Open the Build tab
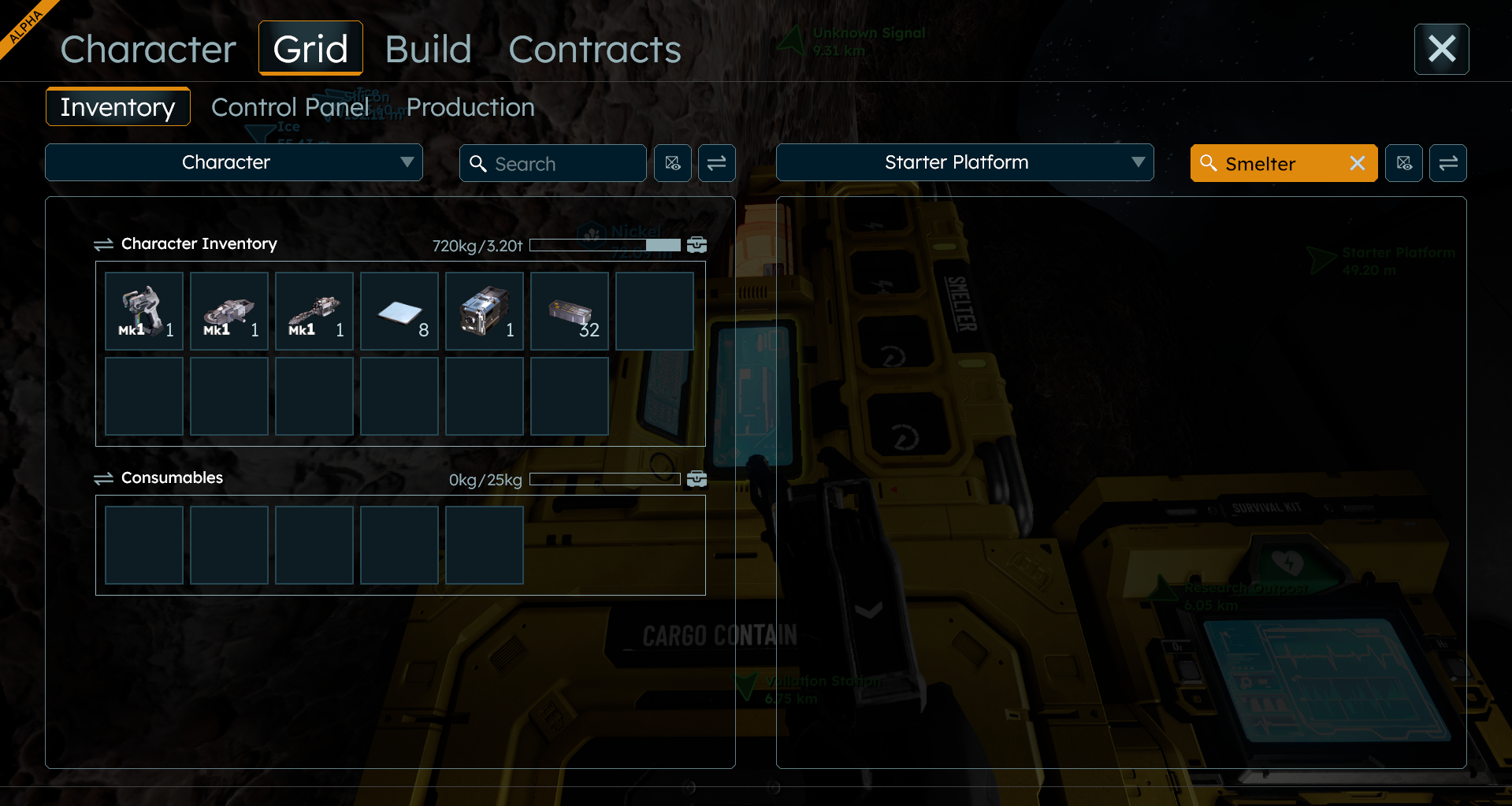Screen dimensions: 1512x806 pyautogui.click(x=428, y=50)
